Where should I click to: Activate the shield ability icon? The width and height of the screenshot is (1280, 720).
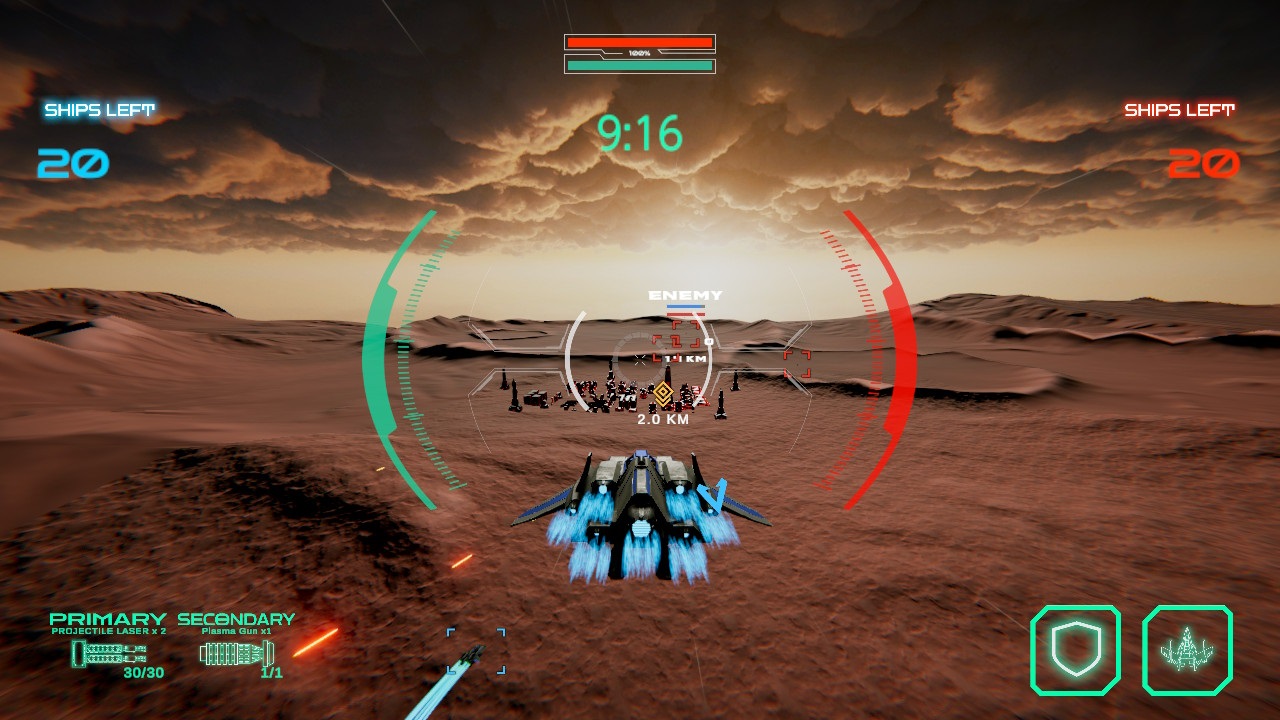(x=1078, y=649)
